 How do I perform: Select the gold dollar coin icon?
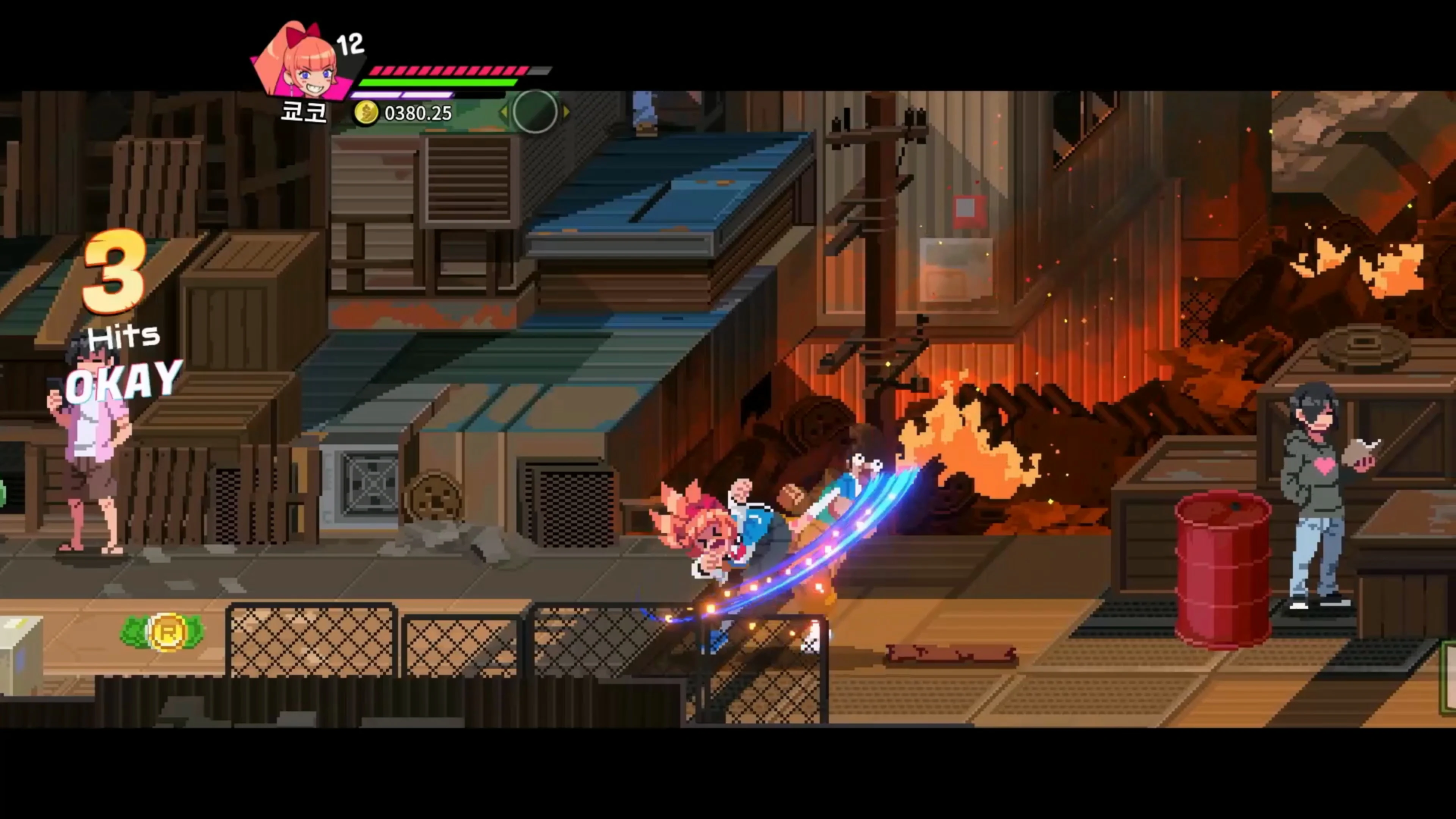tap(366, 113)
